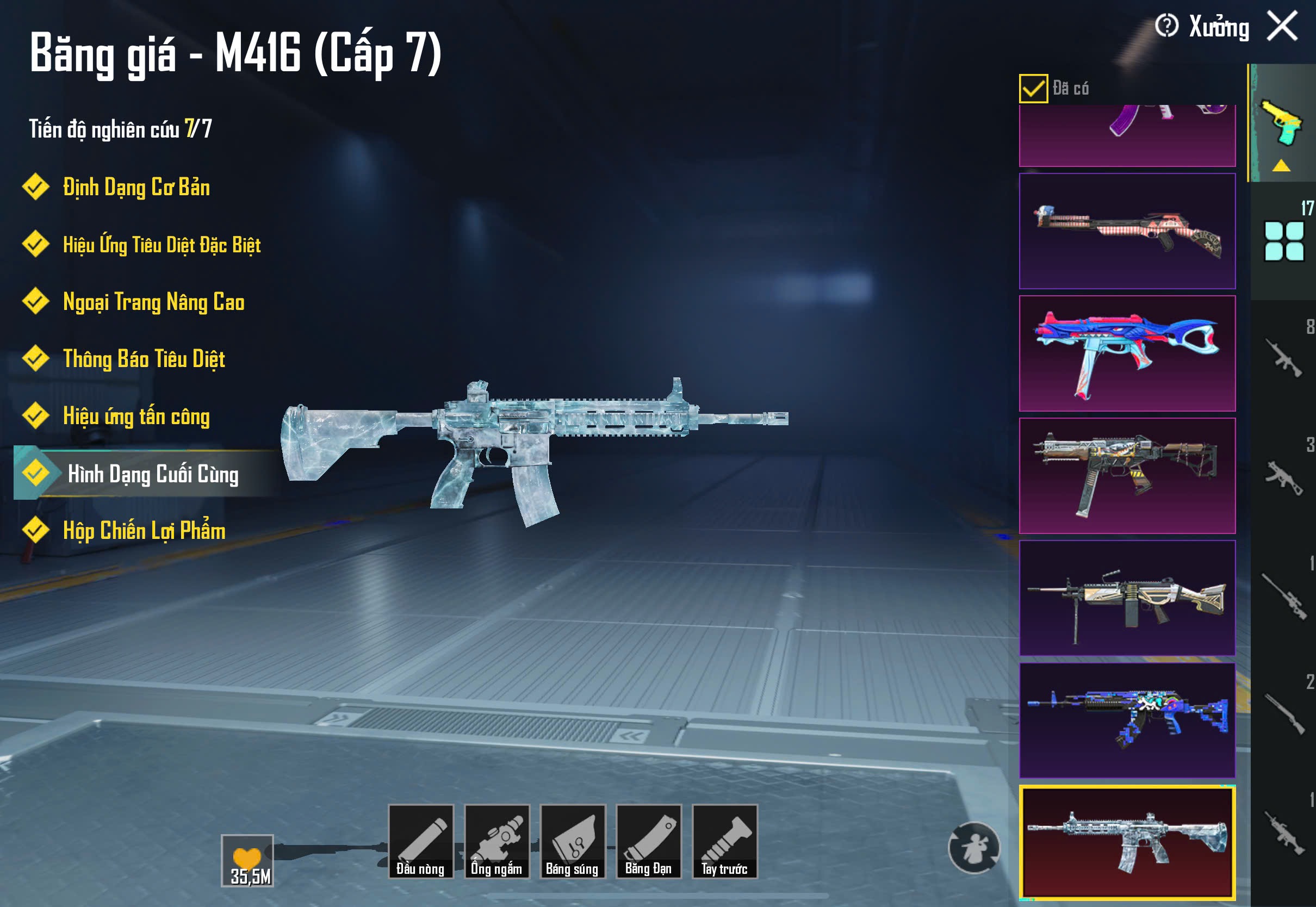Open the Ống ngắm scope attachment slot
This screenshot has width=1316, height=907.
496,842
